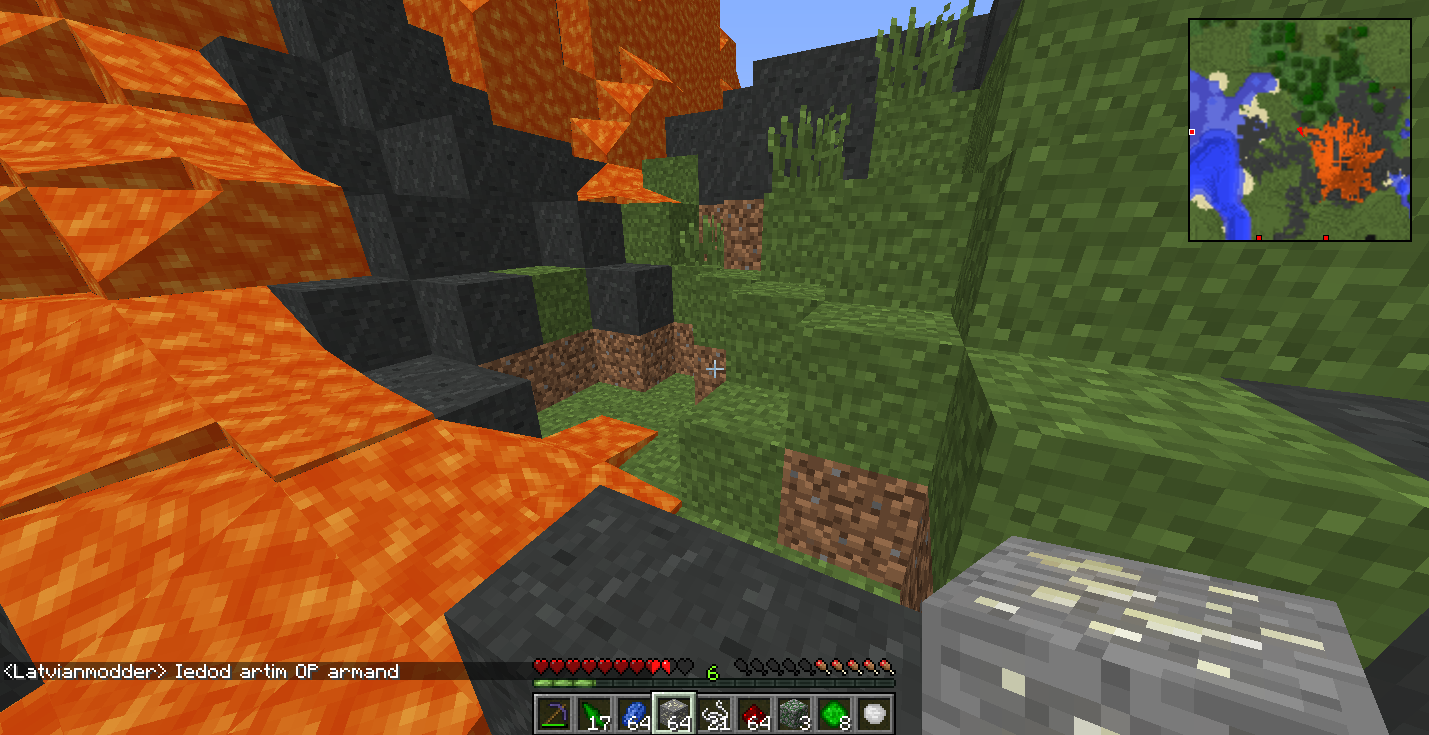The image size is (1429, 735).
Task: Select the purple pickaxe hotbar slot
Action: point(553,714)
